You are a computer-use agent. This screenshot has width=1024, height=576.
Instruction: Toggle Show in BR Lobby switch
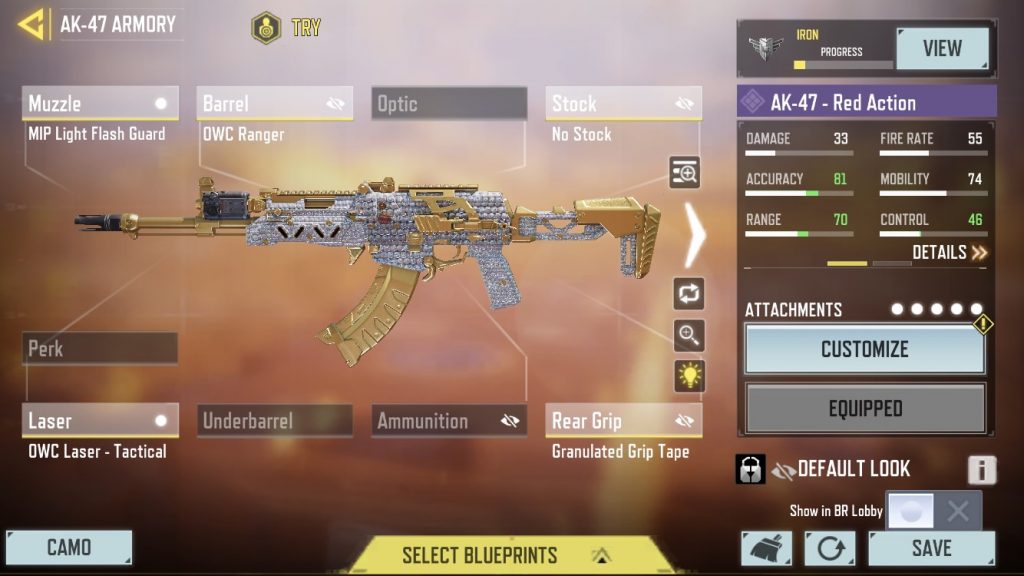pyautogui.click(x=933, y=511)
